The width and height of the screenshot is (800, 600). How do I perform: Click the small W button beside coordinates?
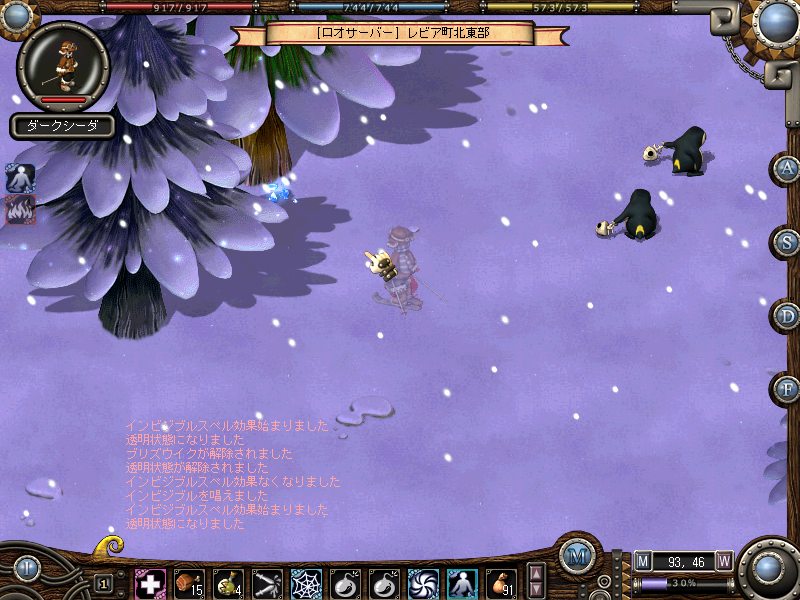click(x=724, y=560)
